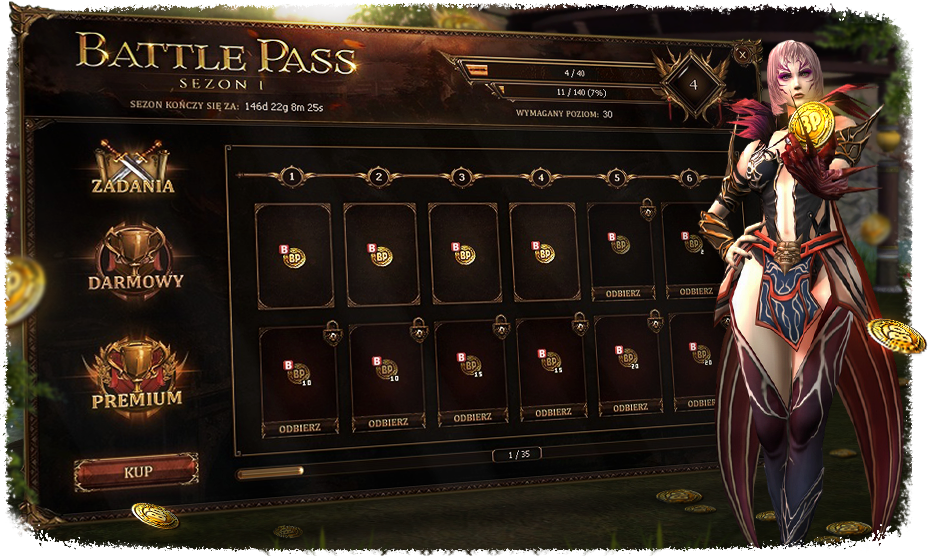Select the free reward card under level 3

pyautogui.click(x=463, y=254)
